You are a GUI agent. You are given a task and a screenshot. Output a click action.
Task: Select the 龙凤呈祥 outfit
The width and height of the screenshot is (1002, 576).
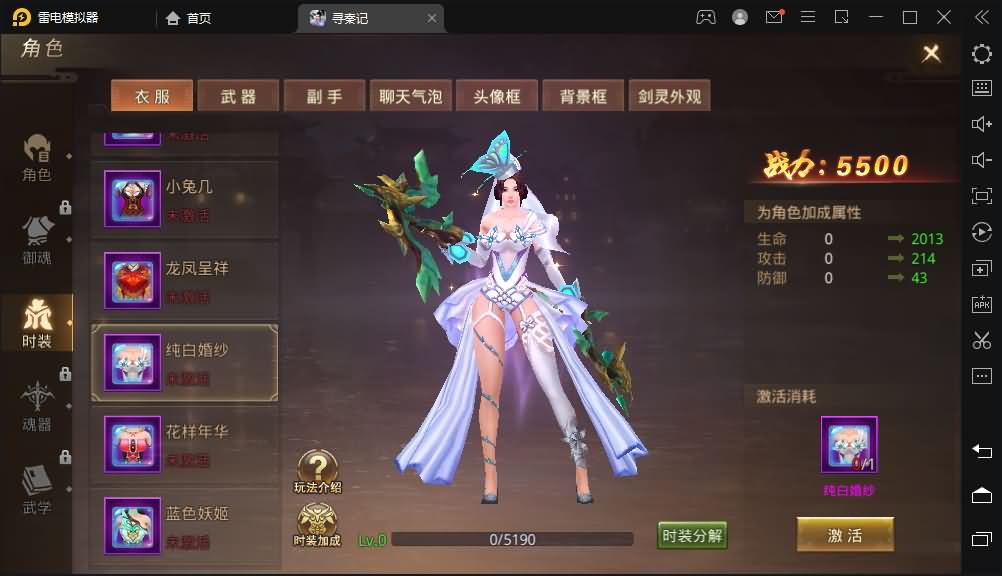coord(185,282)
